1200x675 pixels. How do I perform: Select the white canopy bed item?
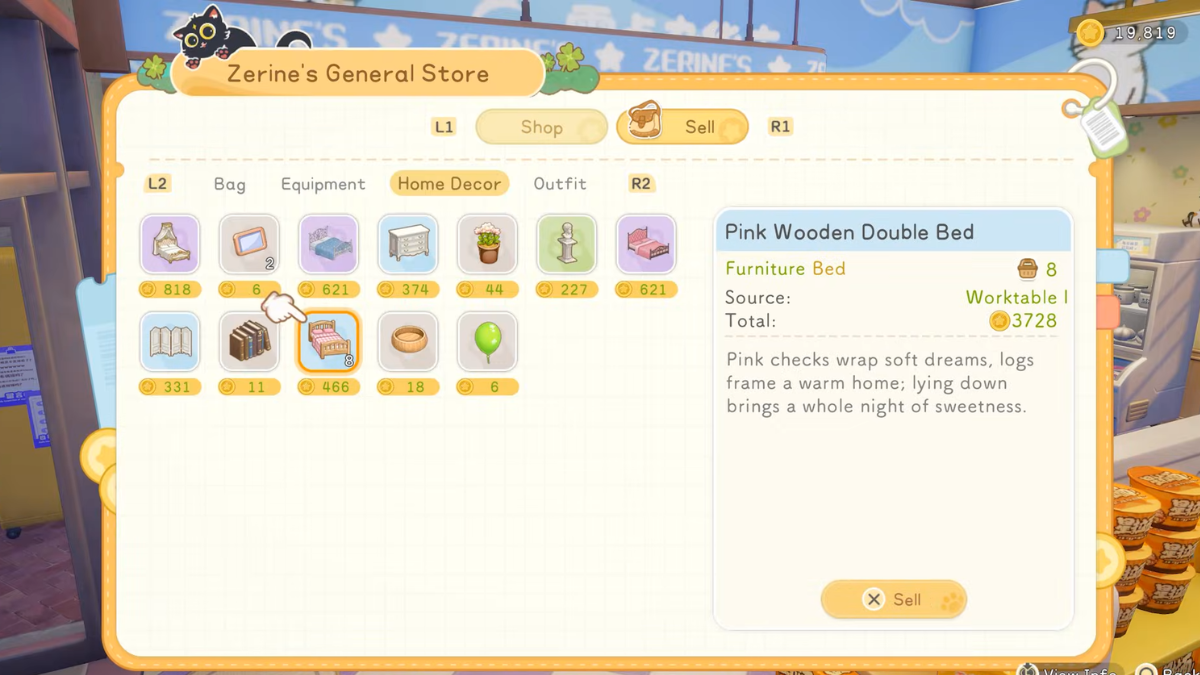pyautogui.click(x=170, y=244)
